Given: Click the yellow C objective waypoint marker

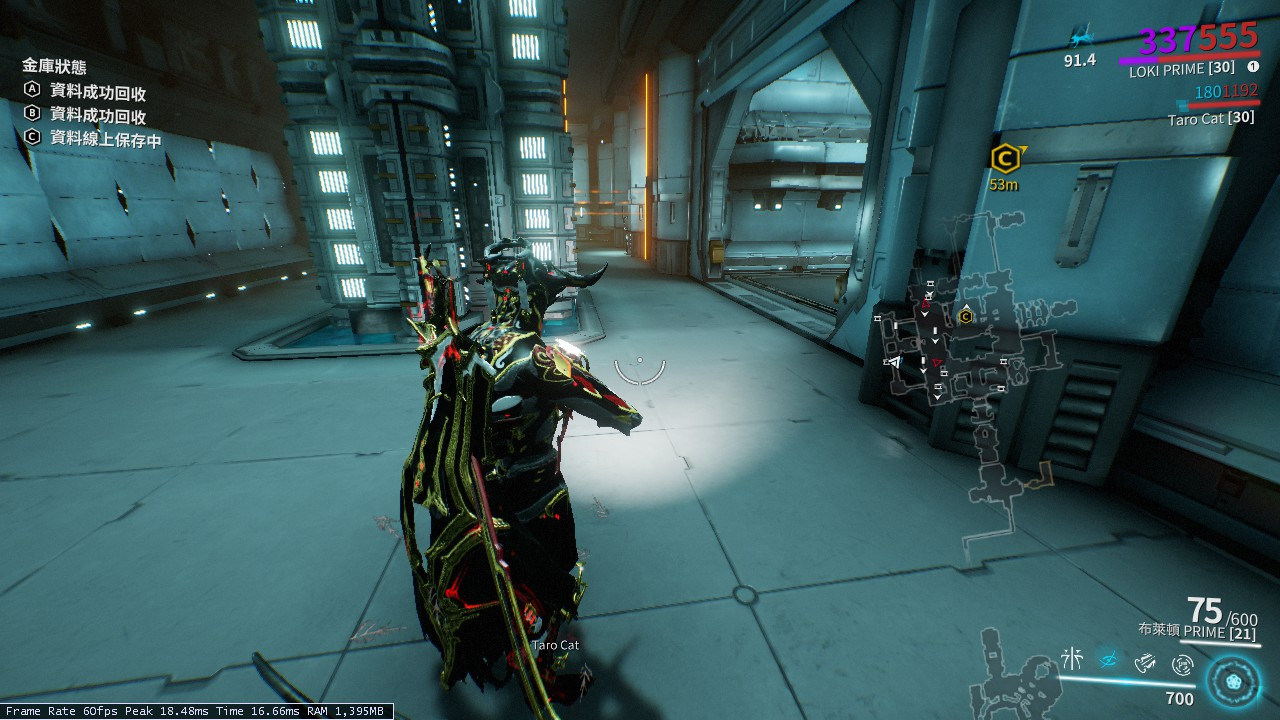Looking at the screenshot, I should (1005, 158).
